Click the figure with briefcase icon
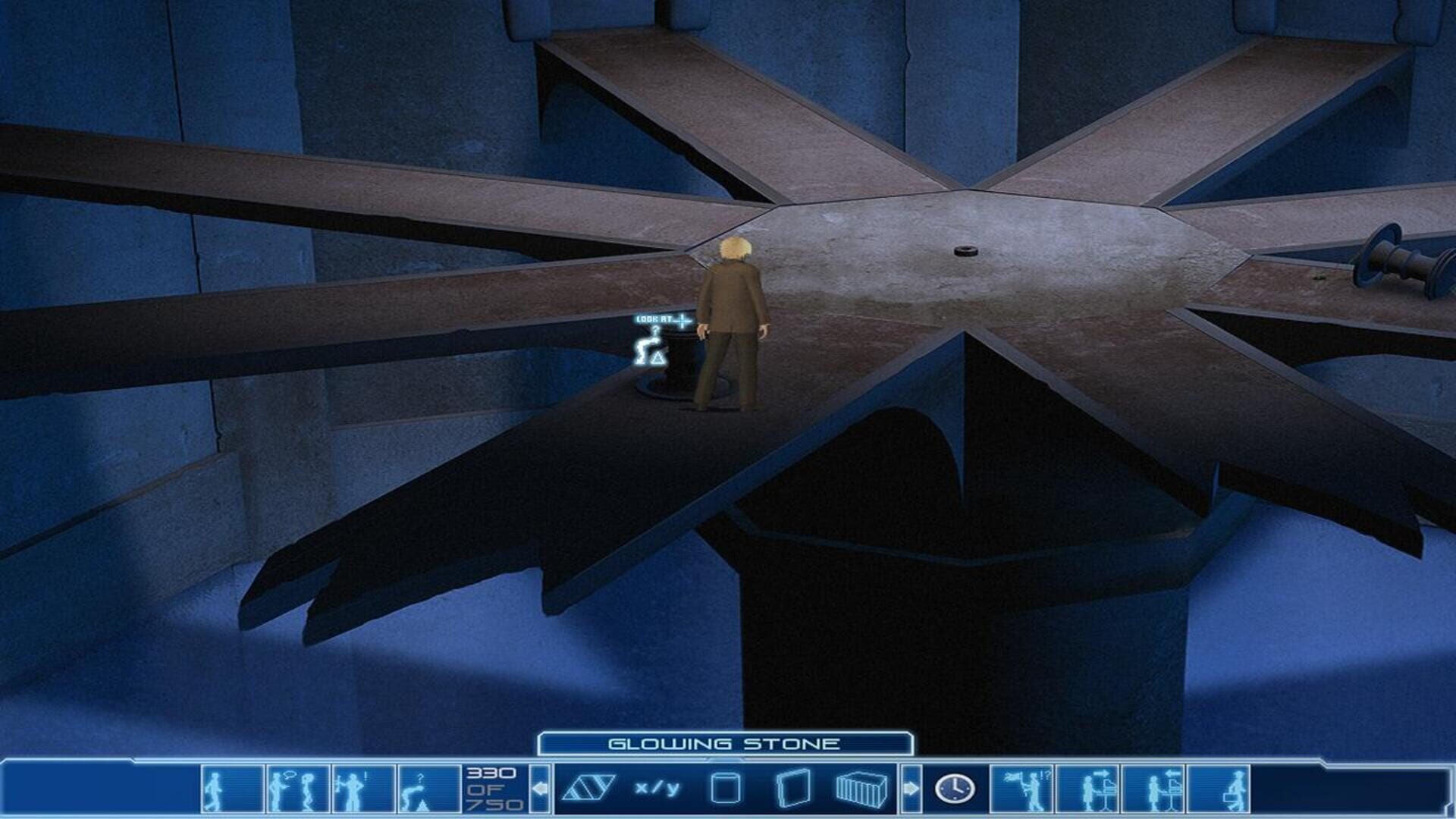 coord(1219,789)
